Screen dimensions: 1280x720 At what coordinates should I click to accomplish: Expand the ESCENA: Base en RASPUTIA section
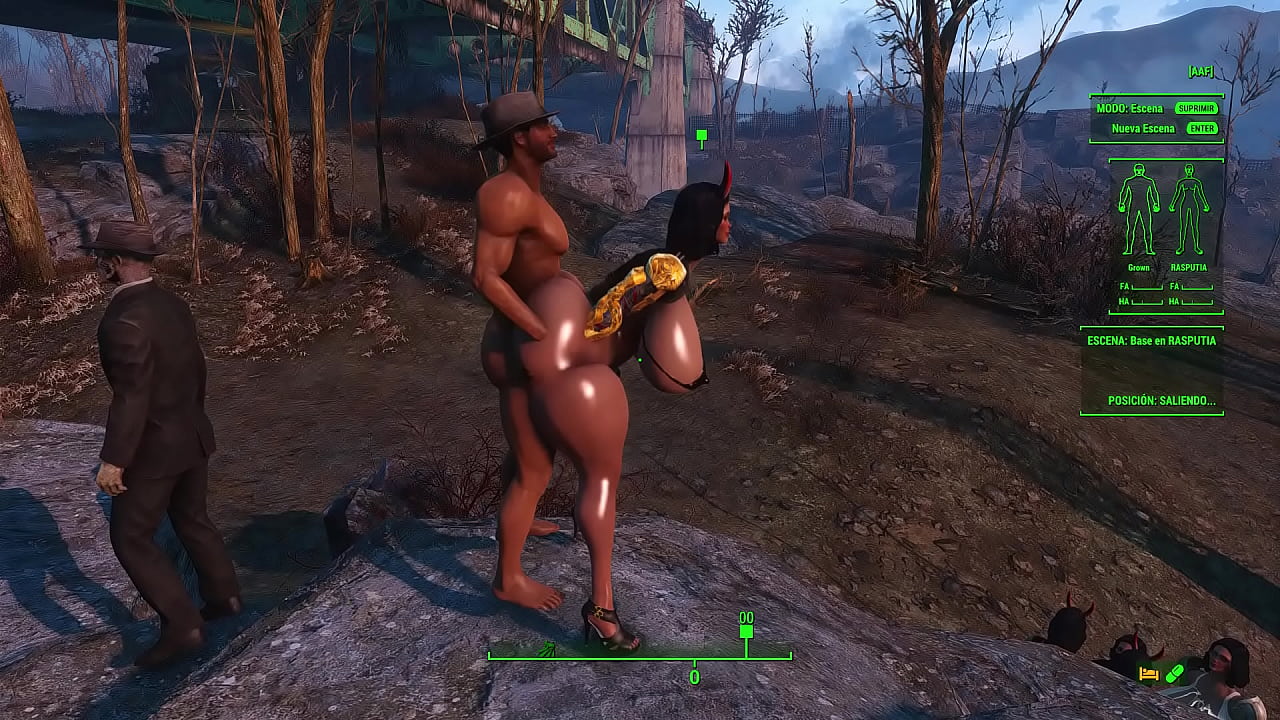pyautogui.click(x=1152, y=340)
